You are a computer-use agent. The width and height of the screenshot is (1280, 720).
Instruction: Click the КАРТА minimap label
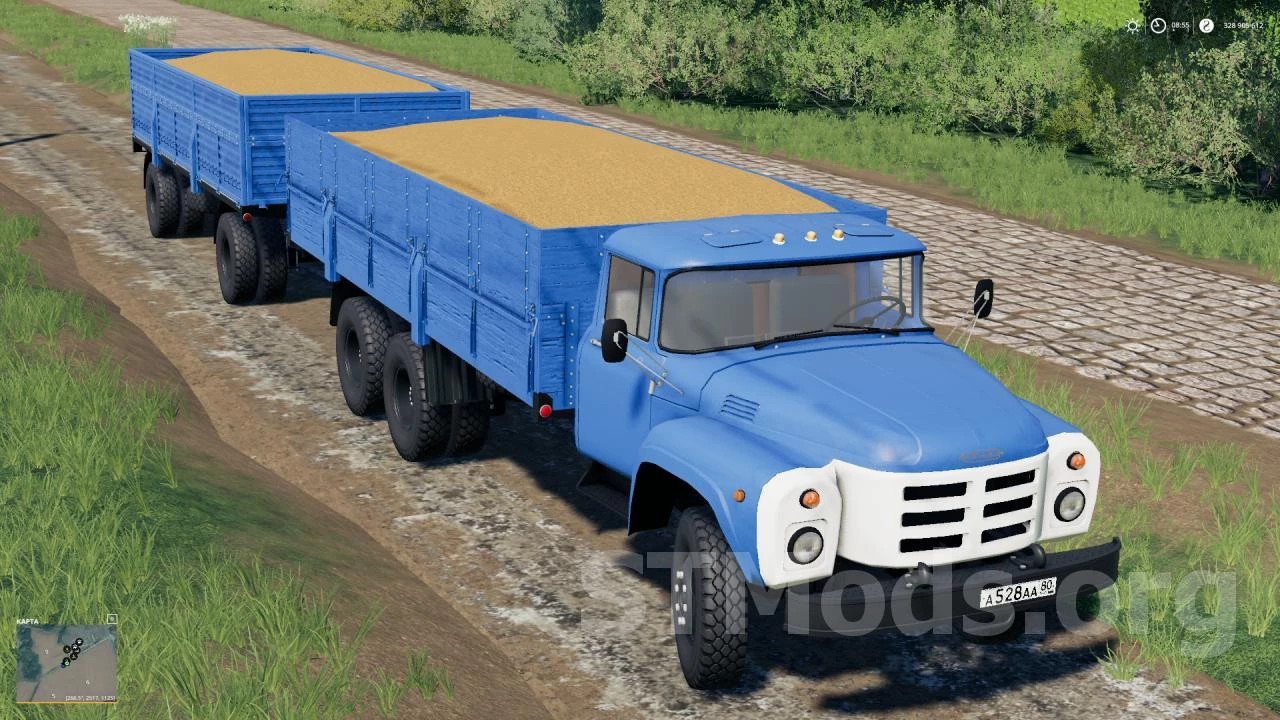click(27, 621)
